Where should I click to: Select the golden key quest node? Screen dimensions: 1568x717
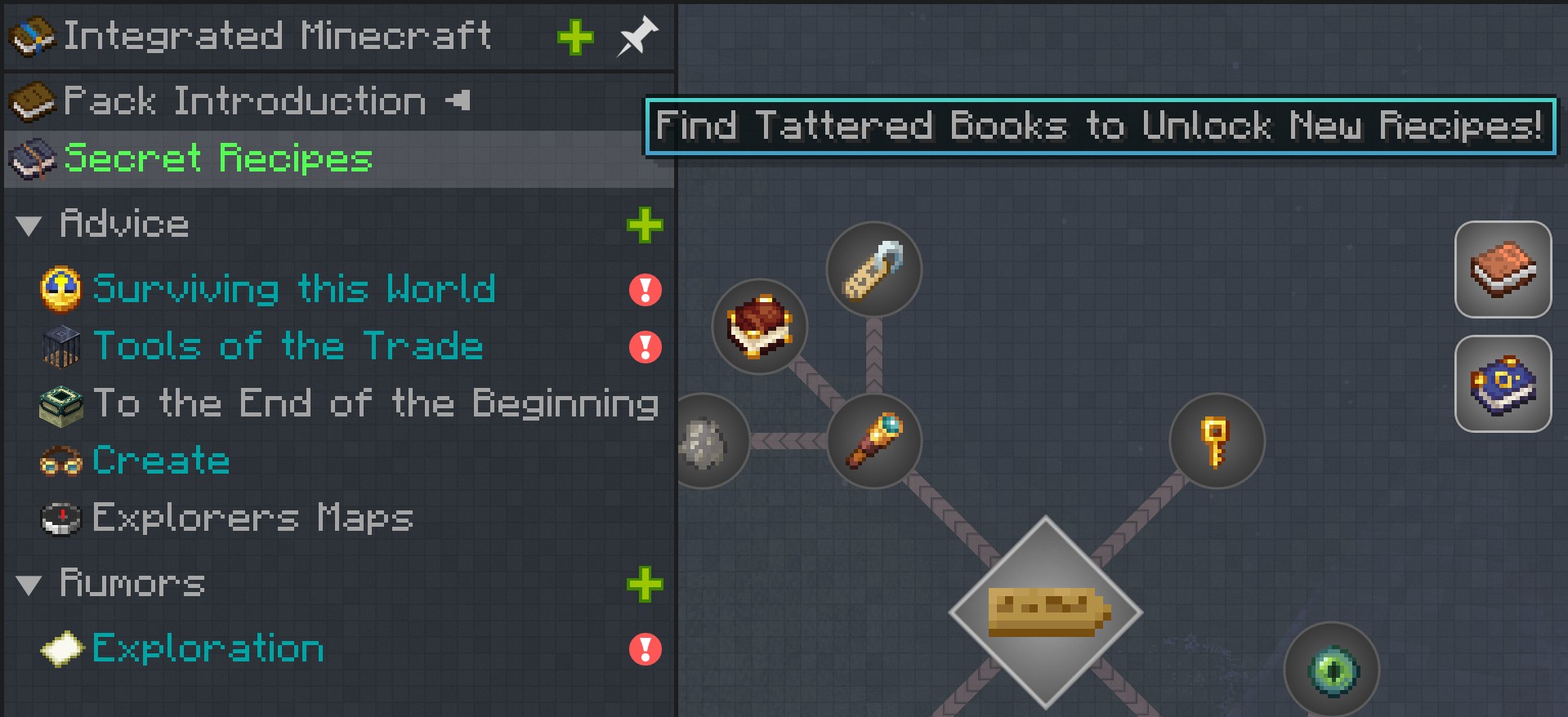coord(1217,441)
